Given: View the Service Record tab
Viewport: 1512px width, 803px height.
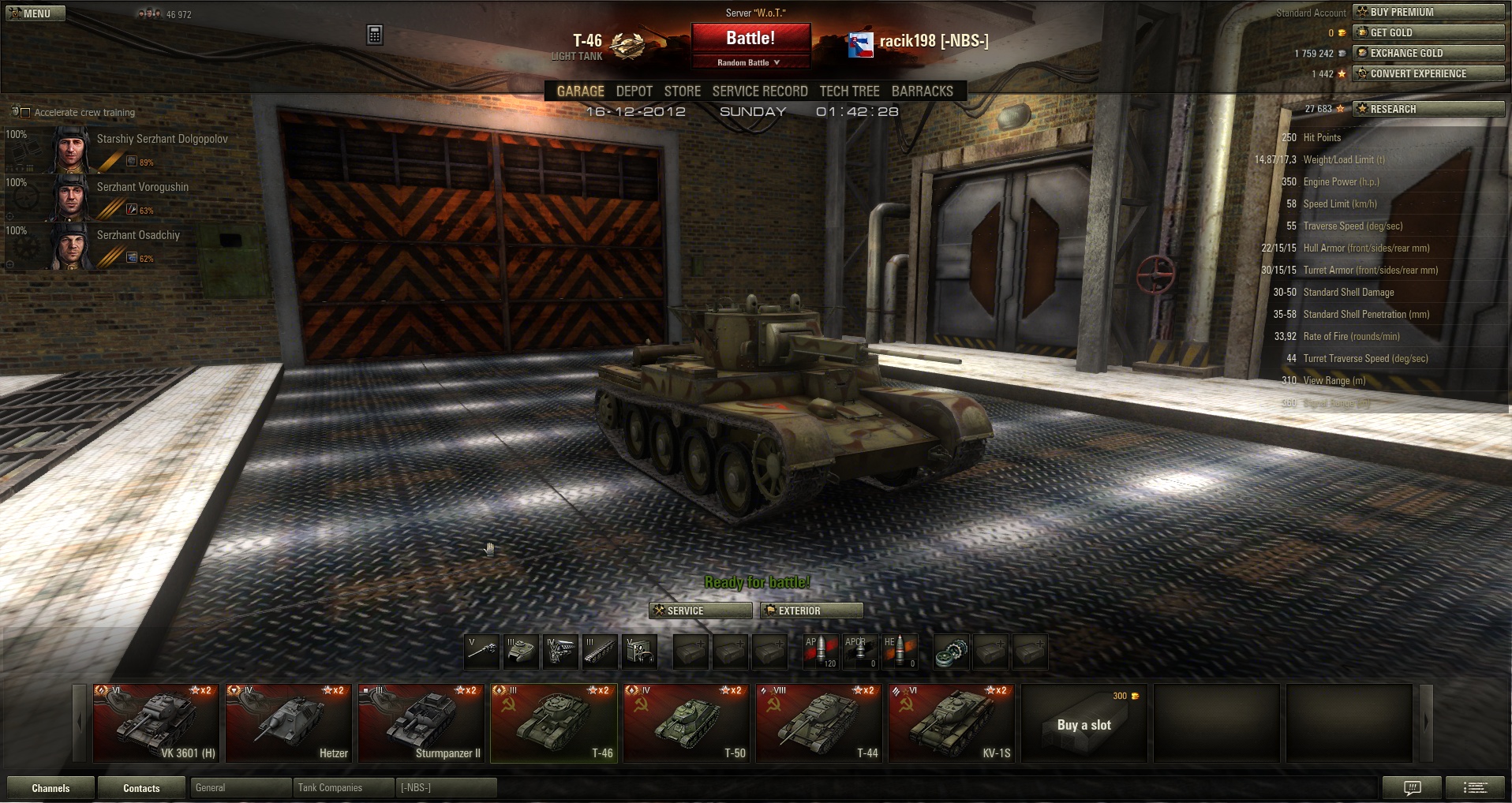Looking at the screenshot, I should (x=759, y=92).
